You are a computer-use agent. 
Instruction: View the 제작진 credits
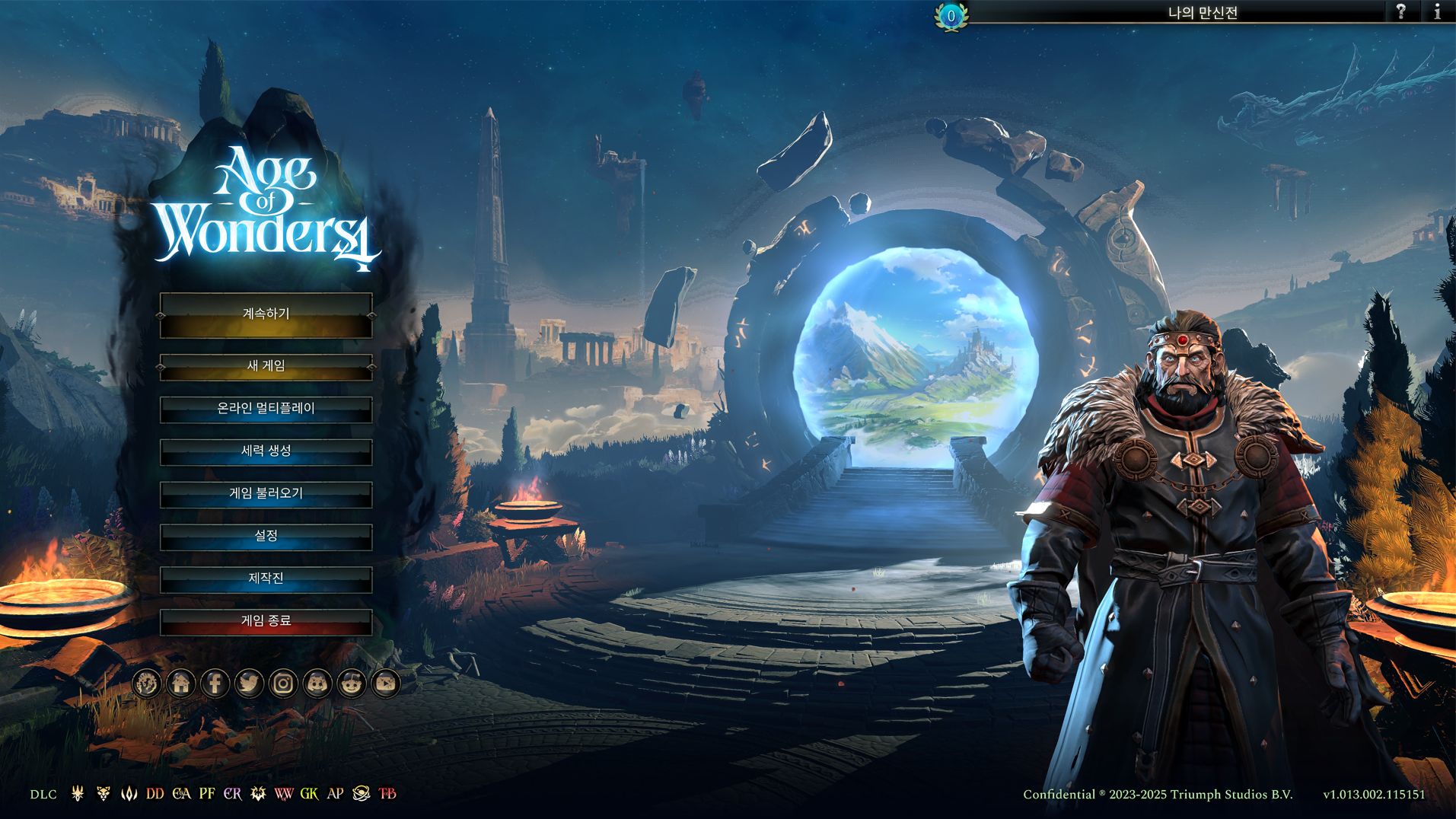(266, 579)
